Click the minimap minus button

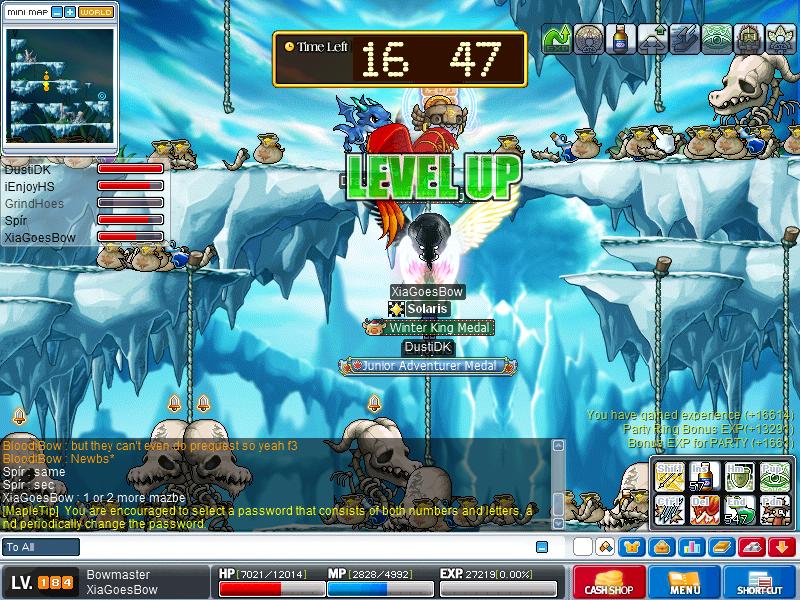click(57, 12)
